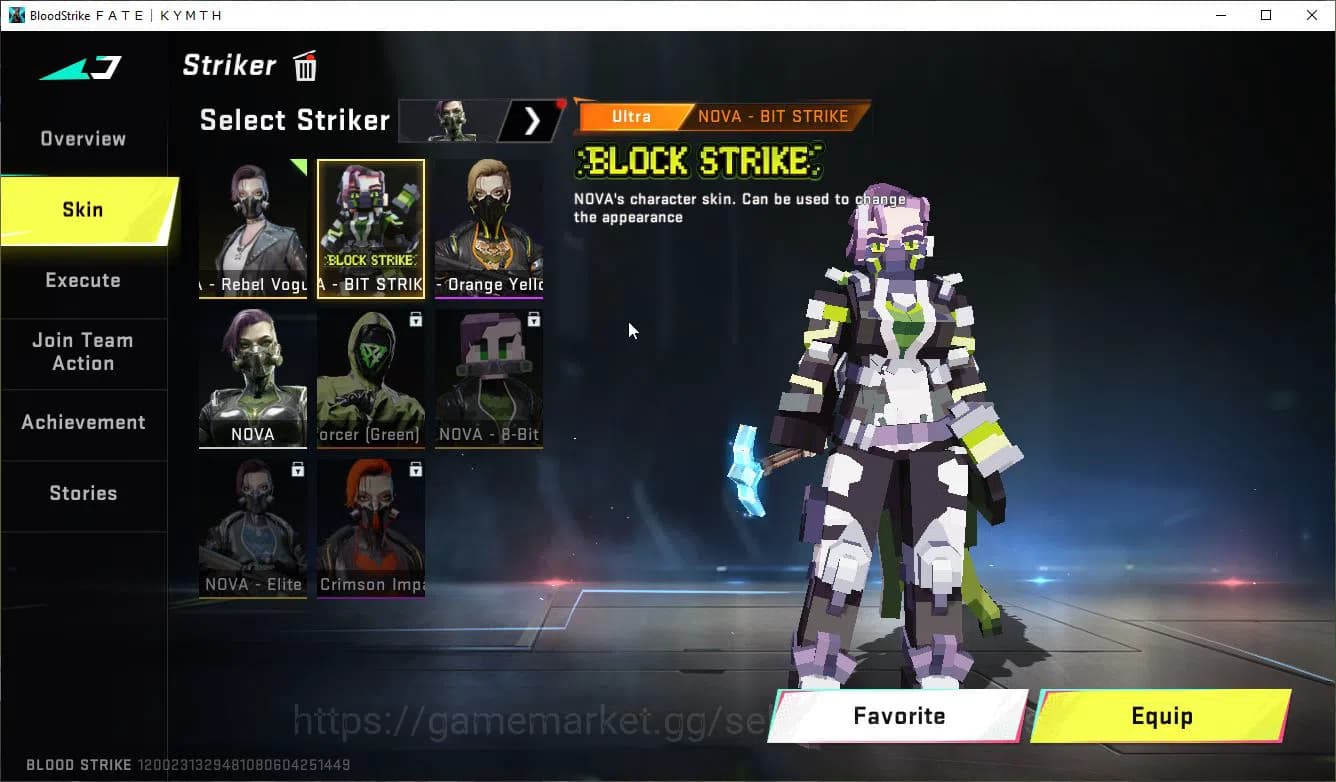Viewport: 1336px width, 782px height.
Task: Click the Ultra NOVA - BIT STRIKE banner
Action: point(720,116)
